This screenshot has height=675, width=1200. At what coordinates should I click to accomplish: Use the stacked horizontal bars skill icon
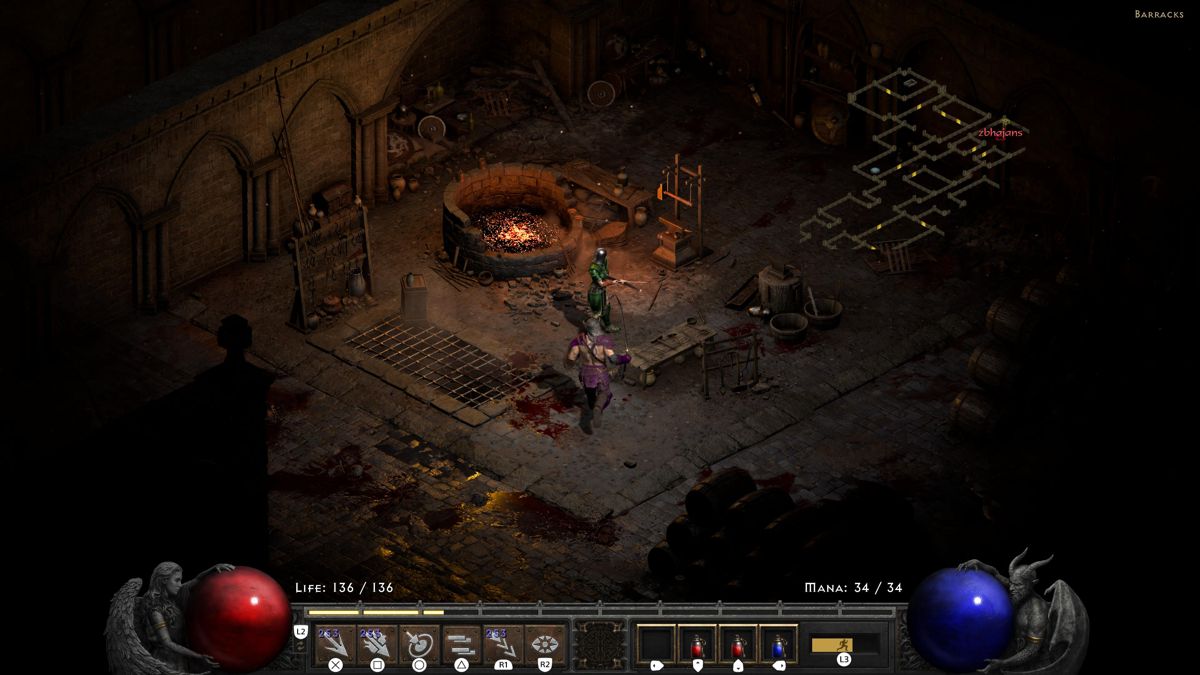click(x=462, y=643)
